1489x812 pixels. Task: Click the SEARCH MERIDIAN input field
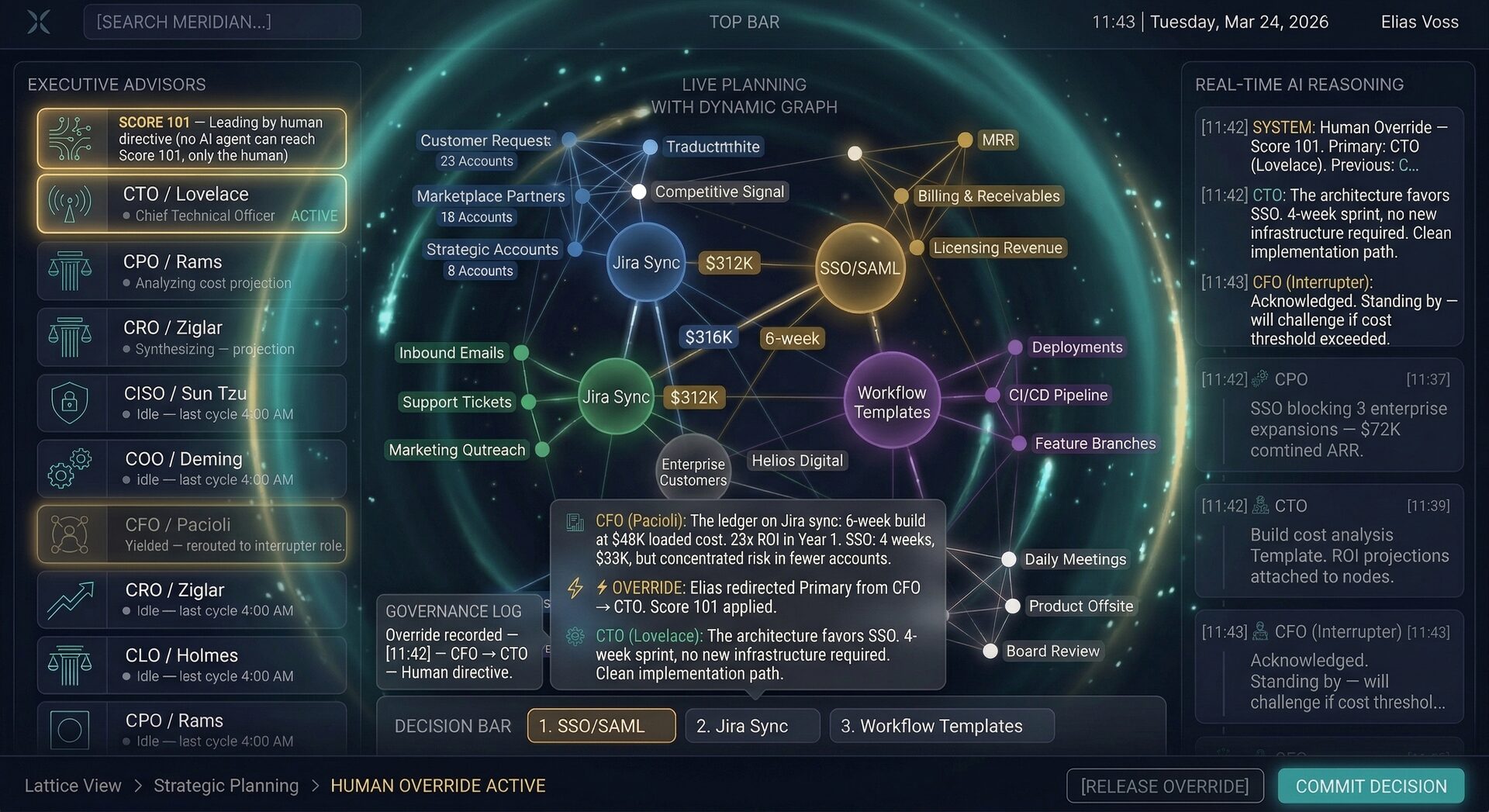pos(222,21)
